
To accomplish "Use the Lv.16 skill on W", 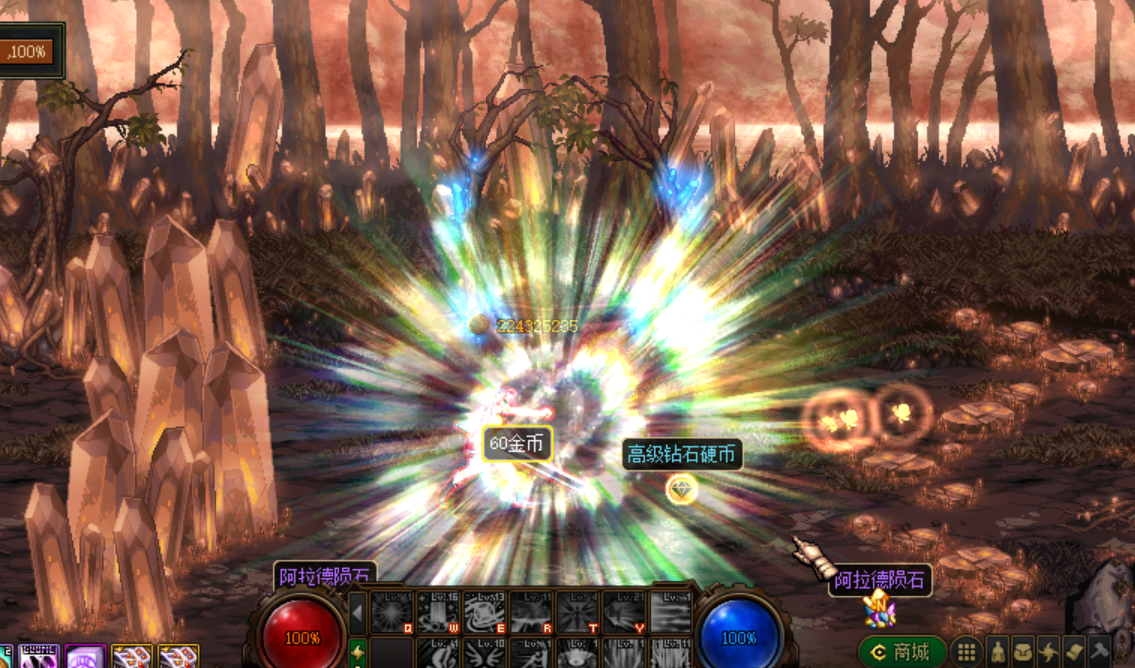I will [x=438, y=612].
